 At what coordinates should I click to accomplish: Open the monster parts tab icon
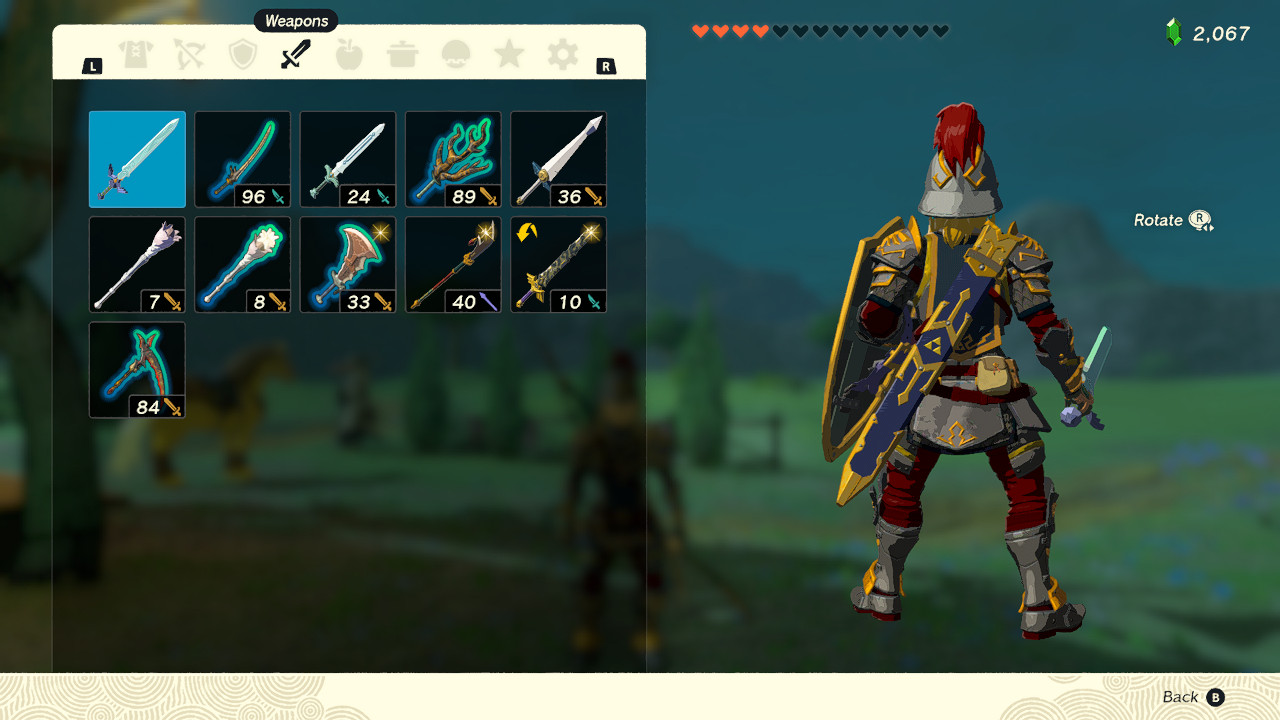tap(455, 55)
